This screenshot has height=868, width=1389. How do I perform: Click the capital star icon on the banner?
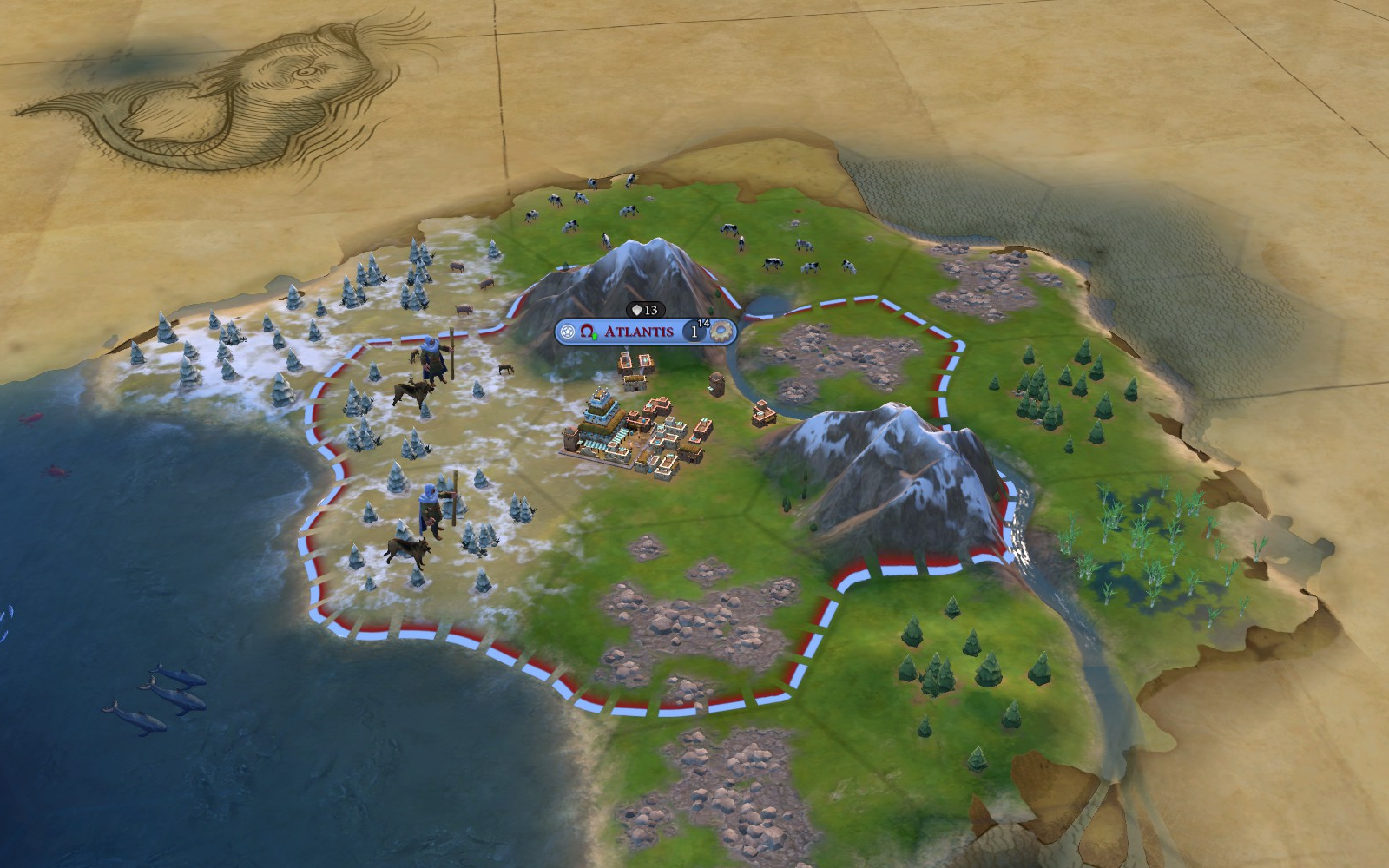(x=568, y=332)
